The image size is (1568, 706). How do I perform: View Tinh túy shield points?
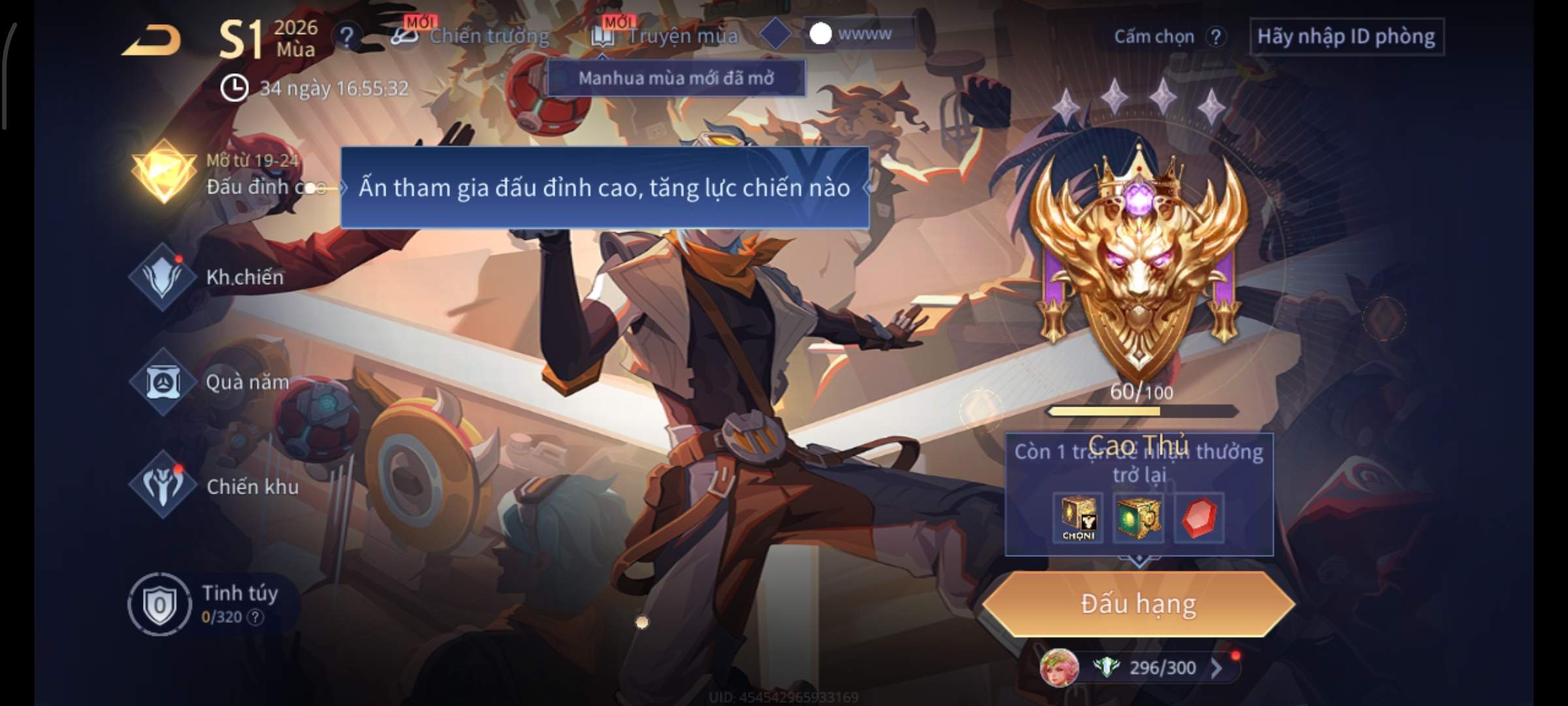tap(158, 604)
